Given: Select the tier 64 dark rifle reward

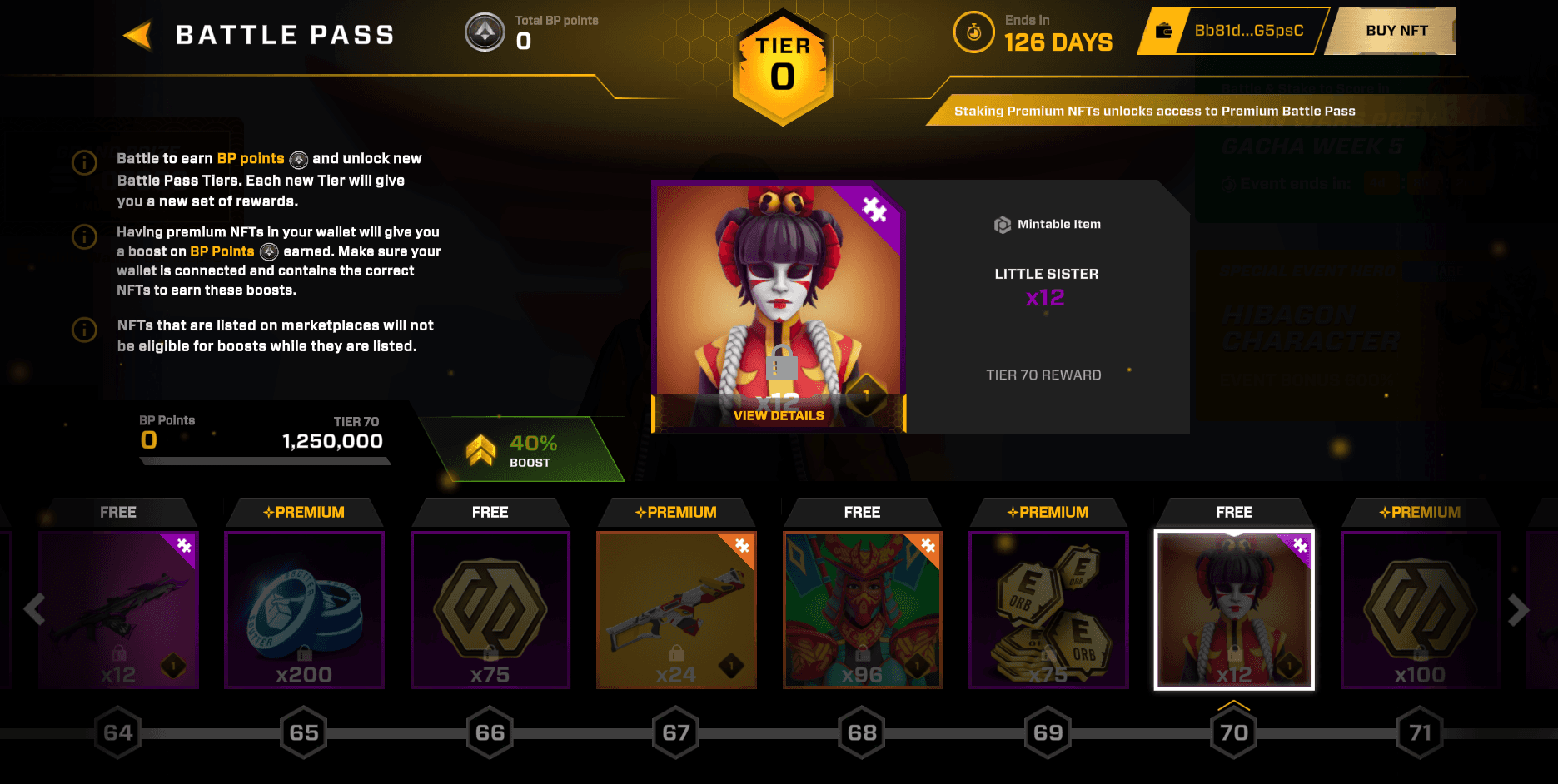Looking at the screenshot, I should [118, 610].
